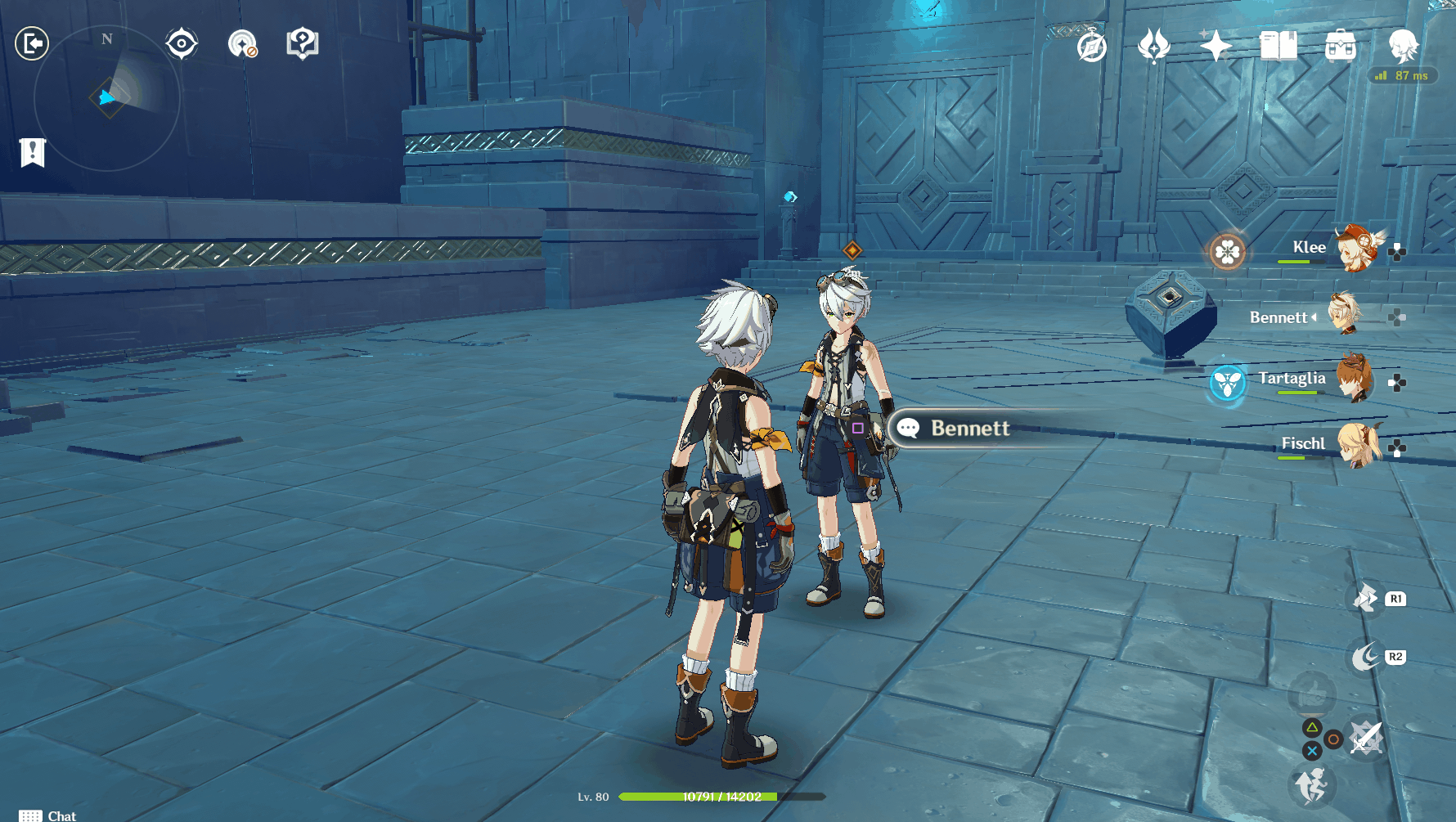
Task: Click the real-time clock icon top-right
Action: pyautogui.click(x=1091, y=49)
